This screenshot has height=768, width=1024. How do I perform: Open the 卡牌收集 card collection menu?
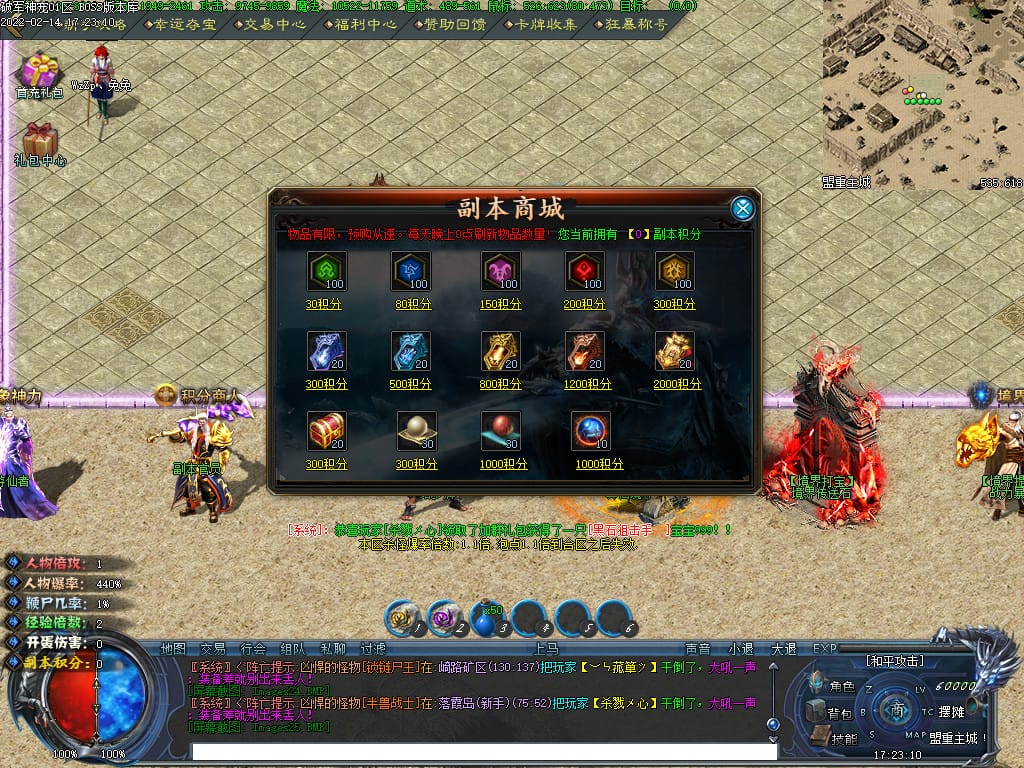click(x=545, y=24)
